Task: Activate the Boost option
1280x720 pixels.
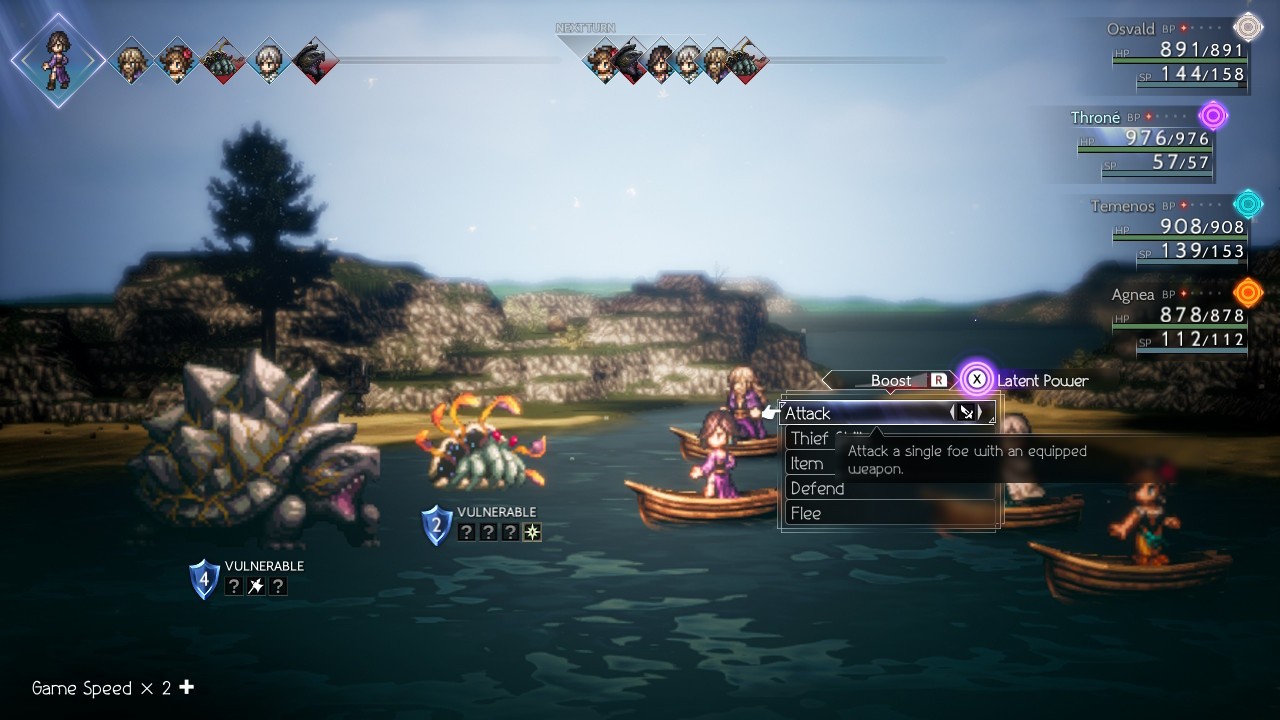Action: tap(890, 380)
